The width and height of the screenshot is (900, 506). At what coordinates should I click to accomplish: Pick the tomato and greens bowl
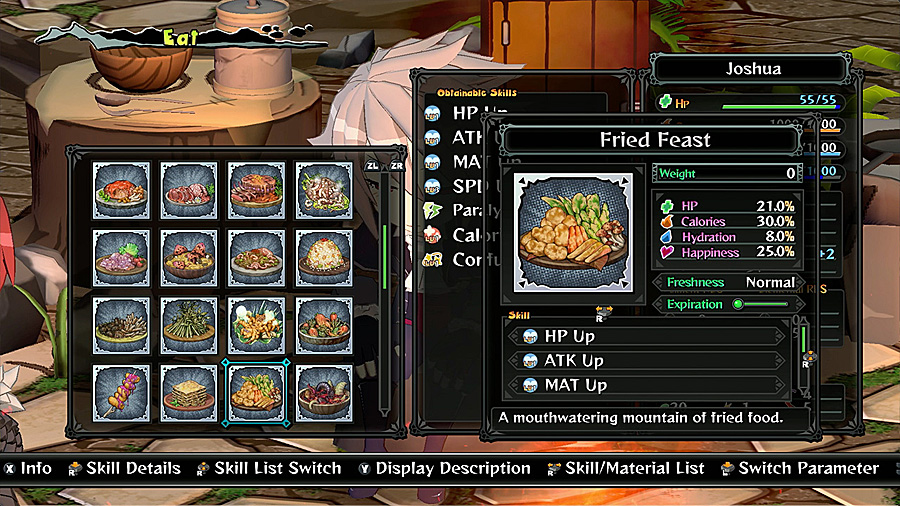[324, 325]
